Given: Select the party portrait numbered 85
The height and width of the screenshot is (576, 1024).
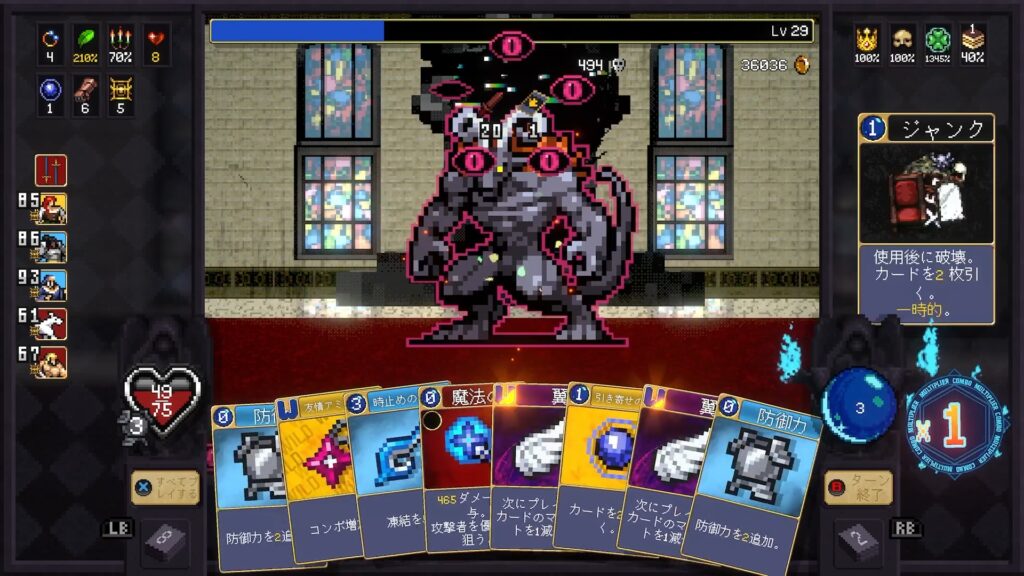Looking at the screenshot, I should 51,209.
